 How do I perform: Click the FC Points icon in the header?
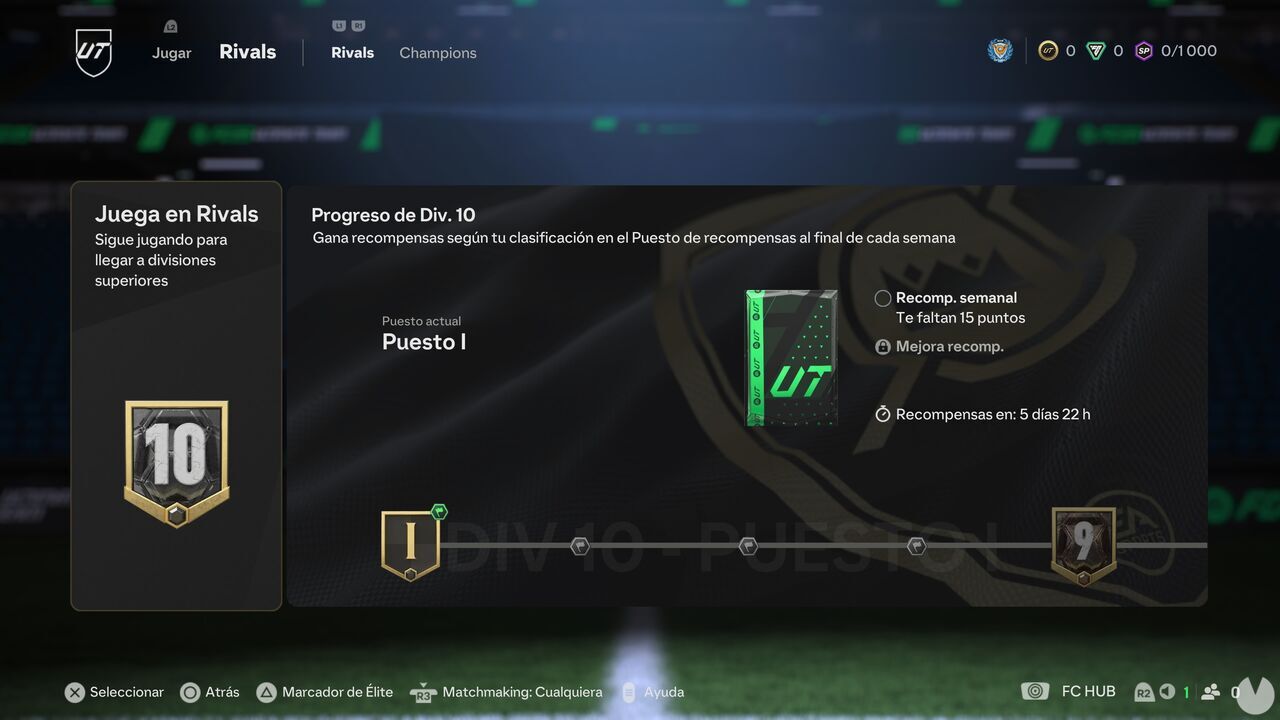(1098, 50)
